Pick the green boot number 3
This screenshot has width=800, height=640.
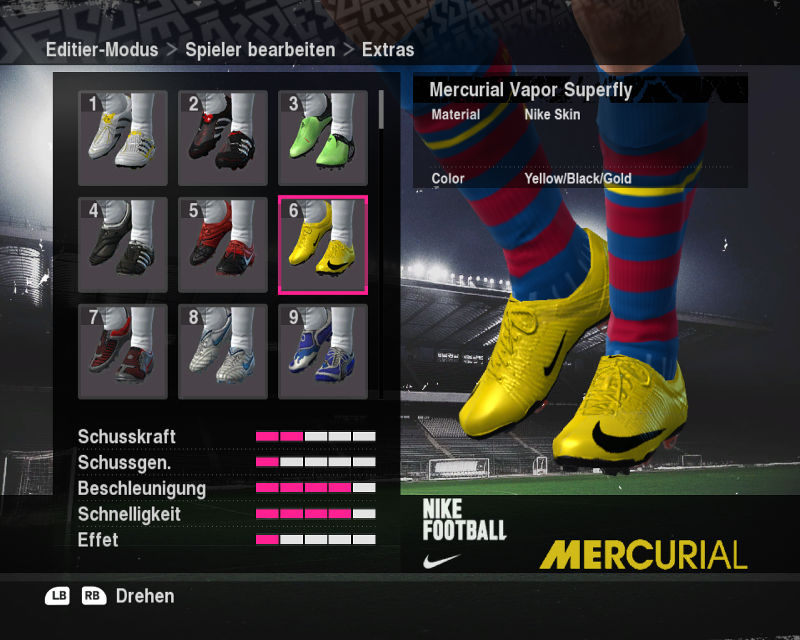(x=323, y=138)
